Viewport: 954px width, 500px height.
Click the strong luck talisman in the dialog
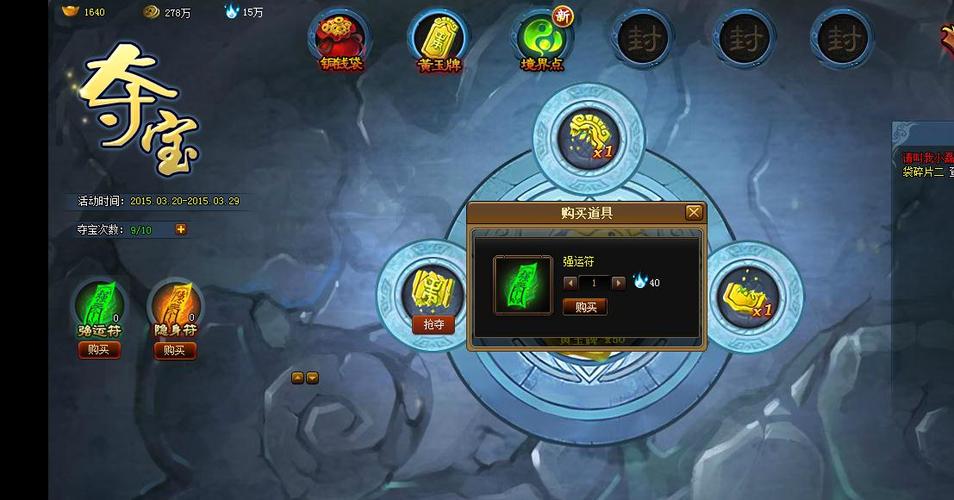[522, 284]
